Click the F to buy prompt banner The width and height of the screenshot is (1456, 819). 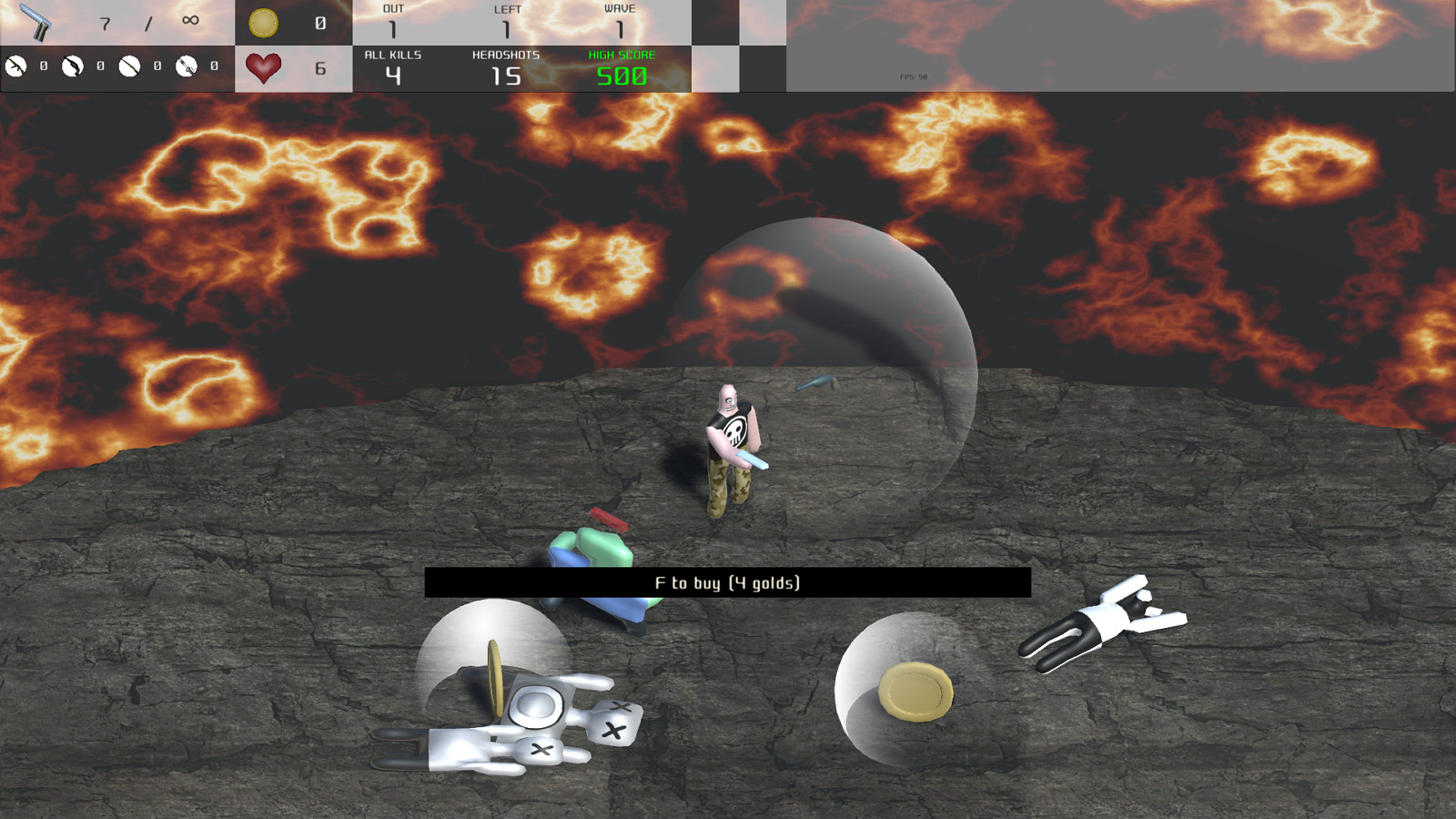pyautogui.click(x=726, y=582)
